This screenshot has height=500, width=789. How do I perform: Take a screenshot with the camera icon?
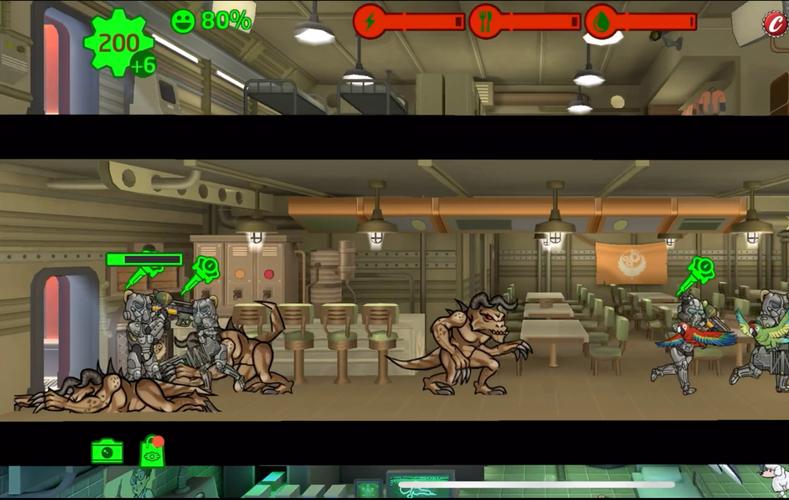[x=107, y=452]
